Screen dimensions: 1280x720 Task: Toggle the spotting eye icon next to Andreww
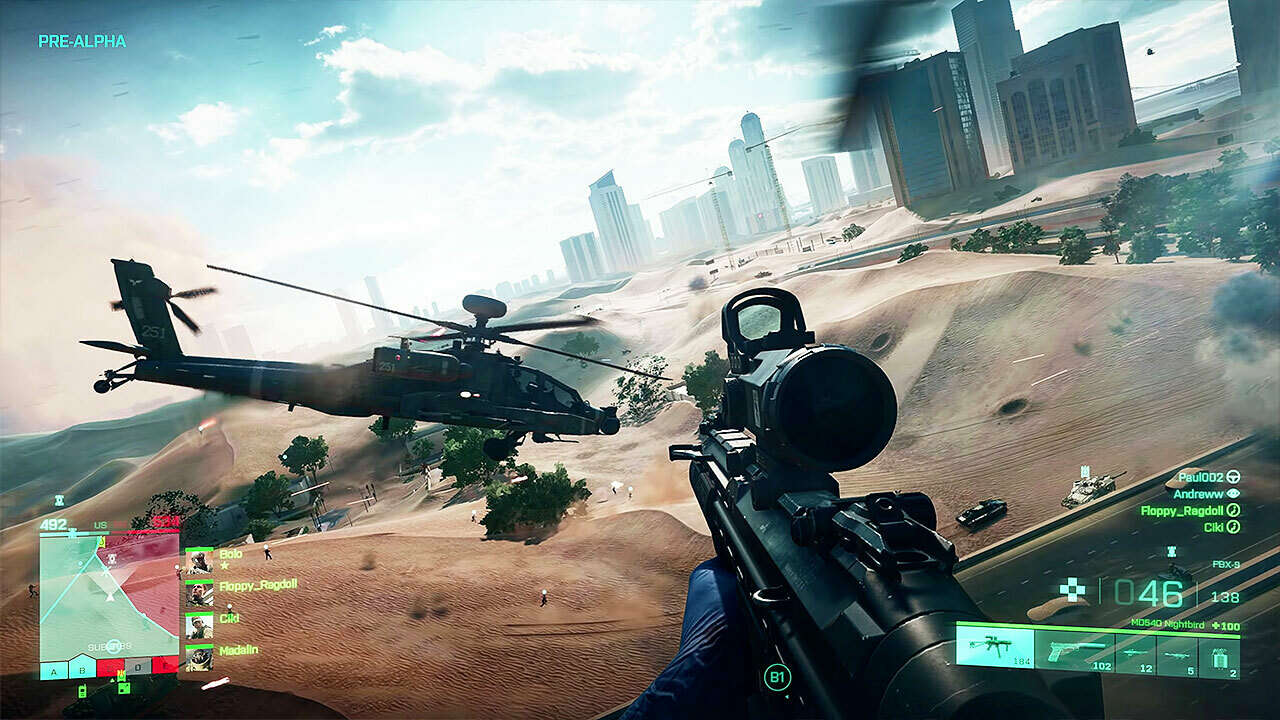[1234, 493]
